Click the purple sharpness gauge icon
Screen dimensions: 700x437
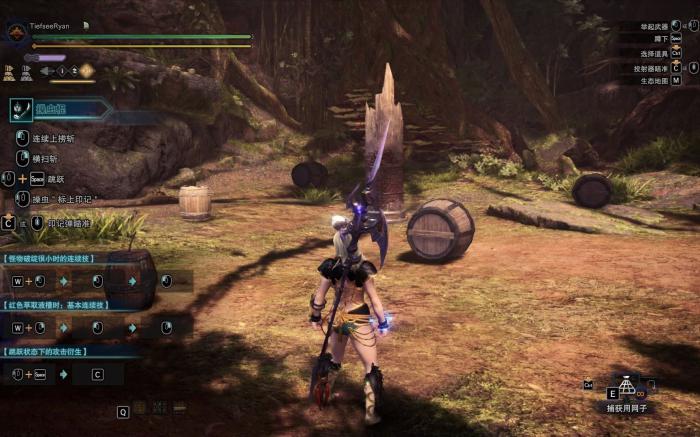[x=44, y=58]
